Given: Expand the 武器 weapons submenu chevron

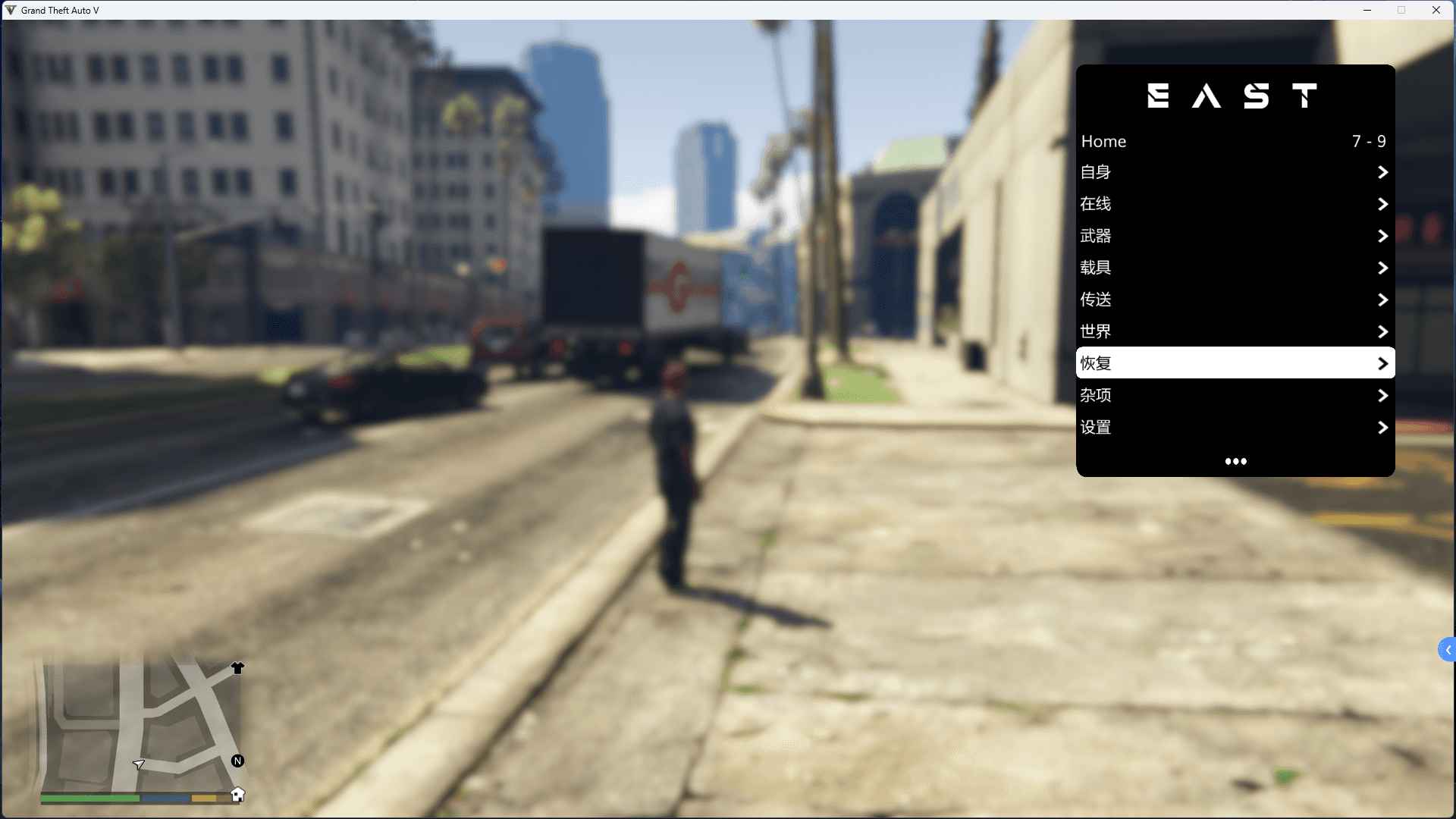Looking at the screenshot, I should click(x=1382, y=236).
